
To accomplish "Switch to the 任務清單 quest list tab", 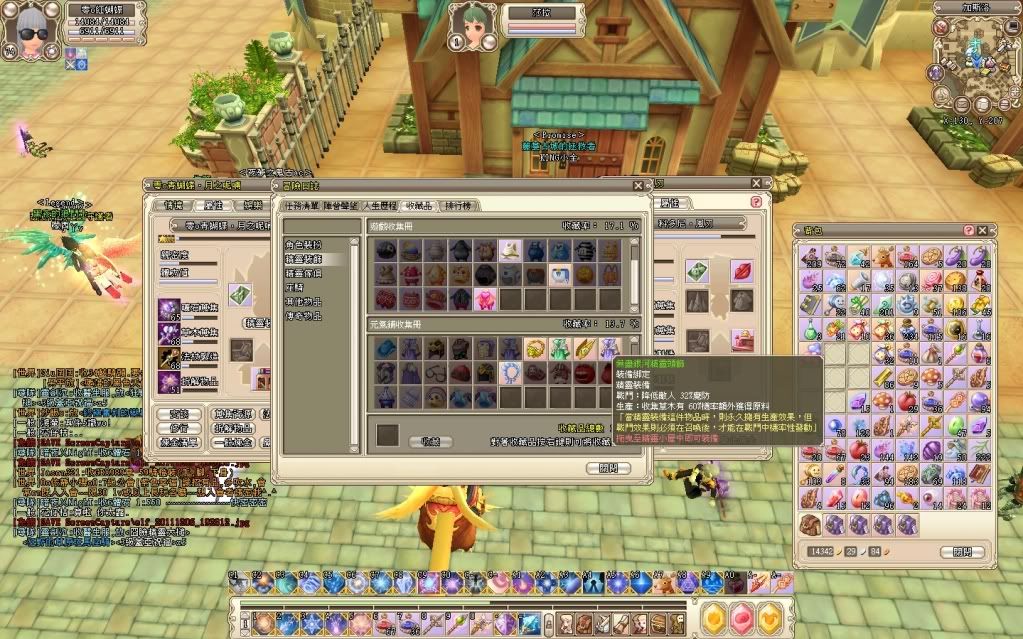I will coord(302,205).
